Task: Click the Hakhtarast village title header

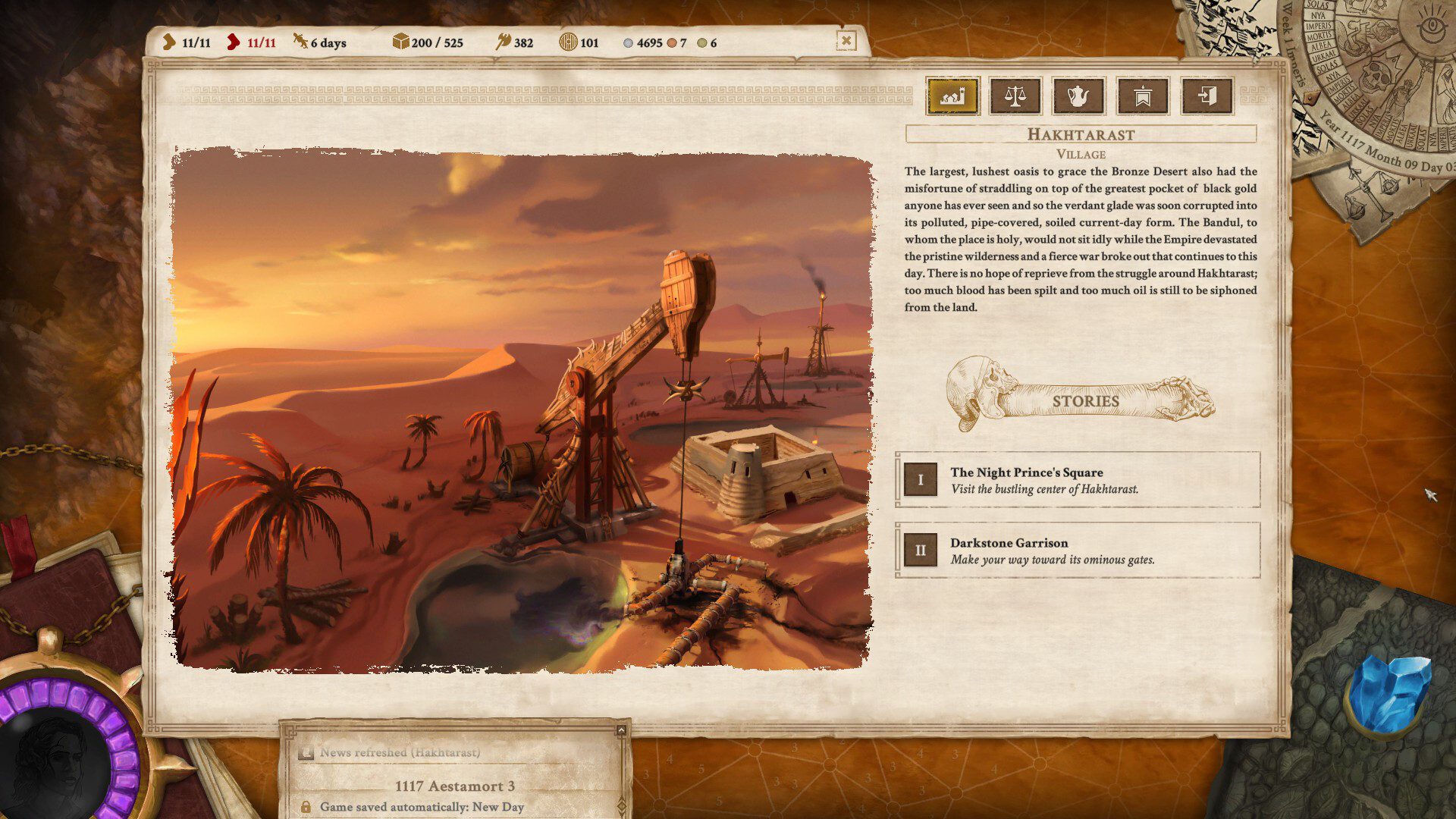Action: click(1080, 135)
